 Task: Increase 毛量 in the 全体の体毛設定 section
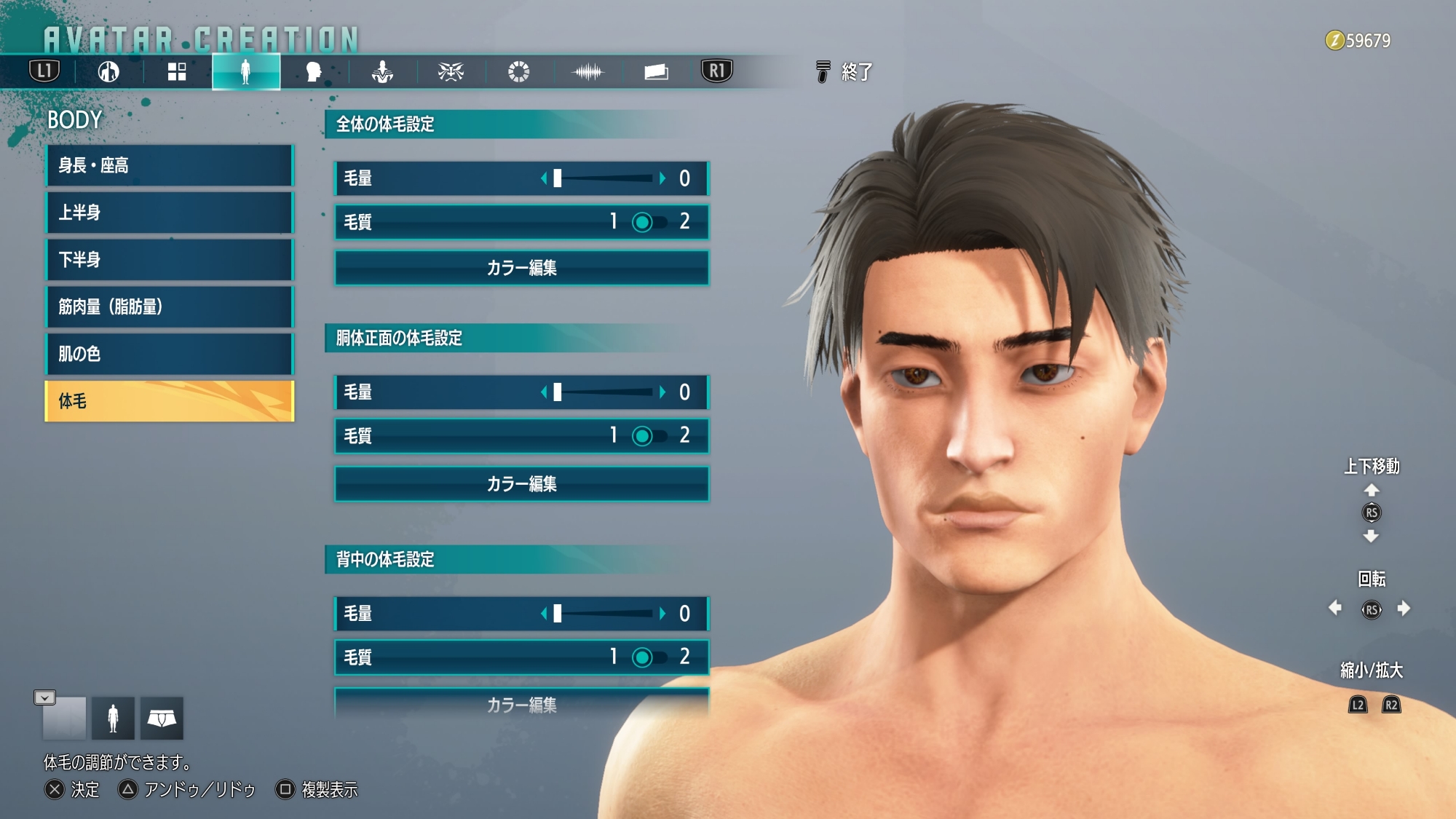coord(662,178)
